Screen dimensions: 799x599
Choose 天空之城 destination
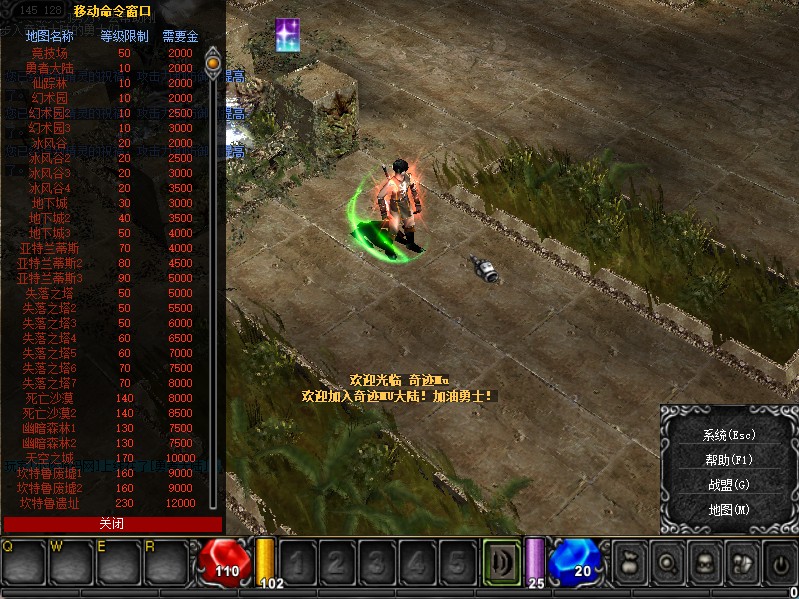[50, 458]
